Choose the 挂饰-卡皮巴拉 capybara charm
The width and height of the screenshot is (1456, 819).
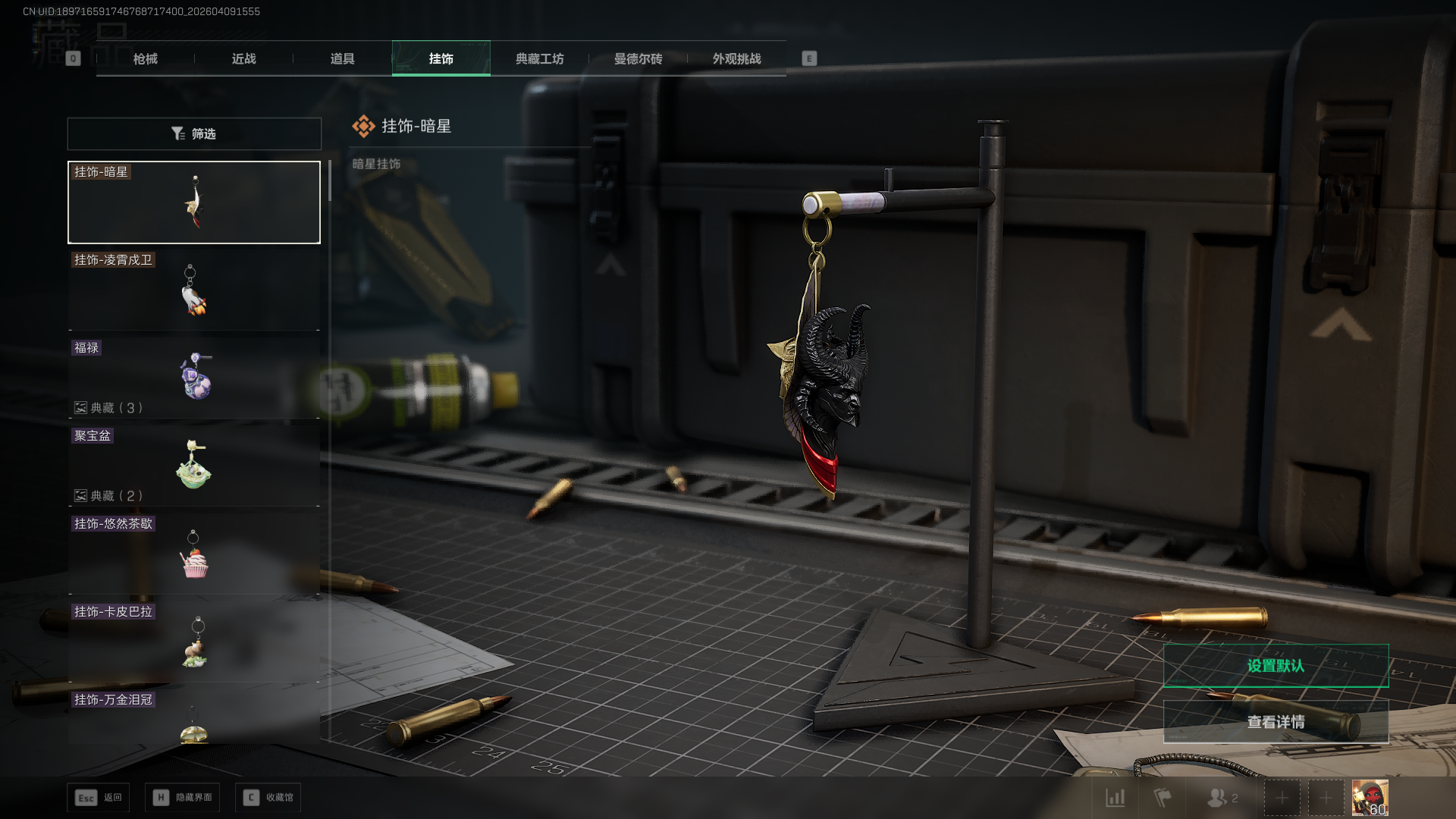point(194,642)
